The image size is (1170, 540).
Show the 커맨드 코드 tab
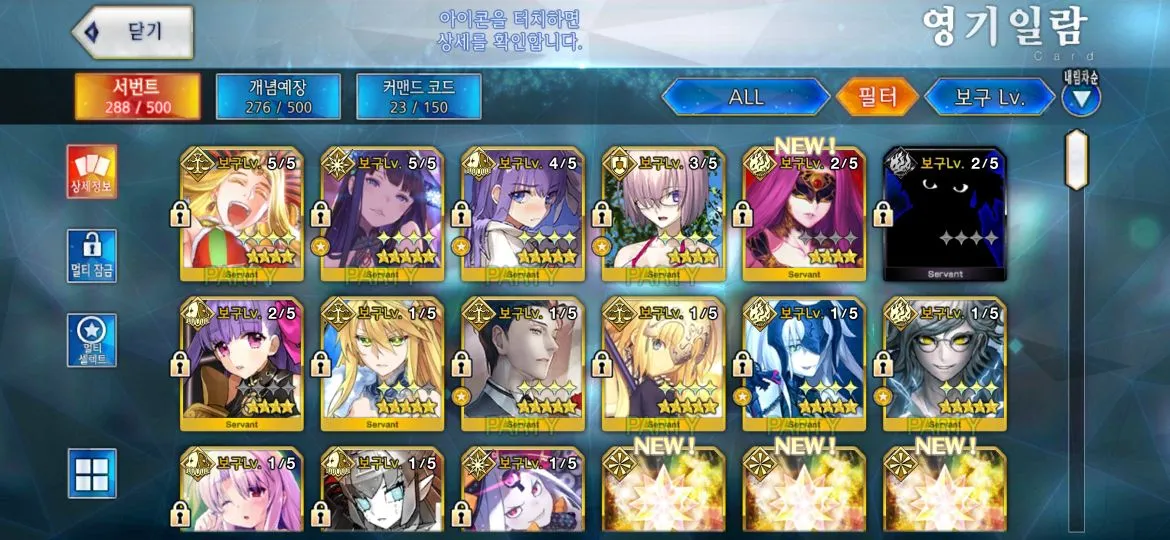point(419,96)
